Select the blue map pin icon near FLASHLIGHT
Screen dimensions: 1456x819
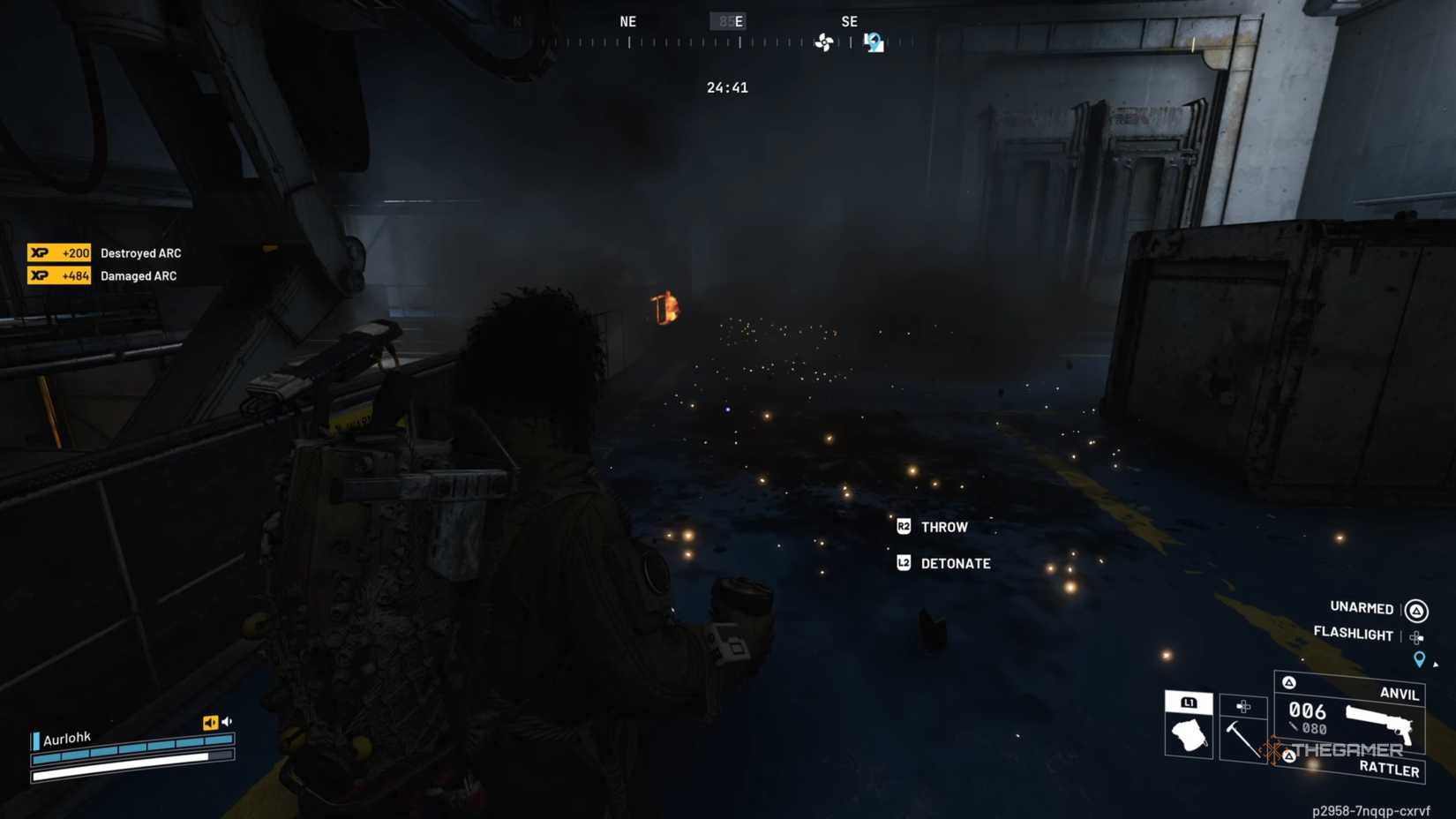1419,658
